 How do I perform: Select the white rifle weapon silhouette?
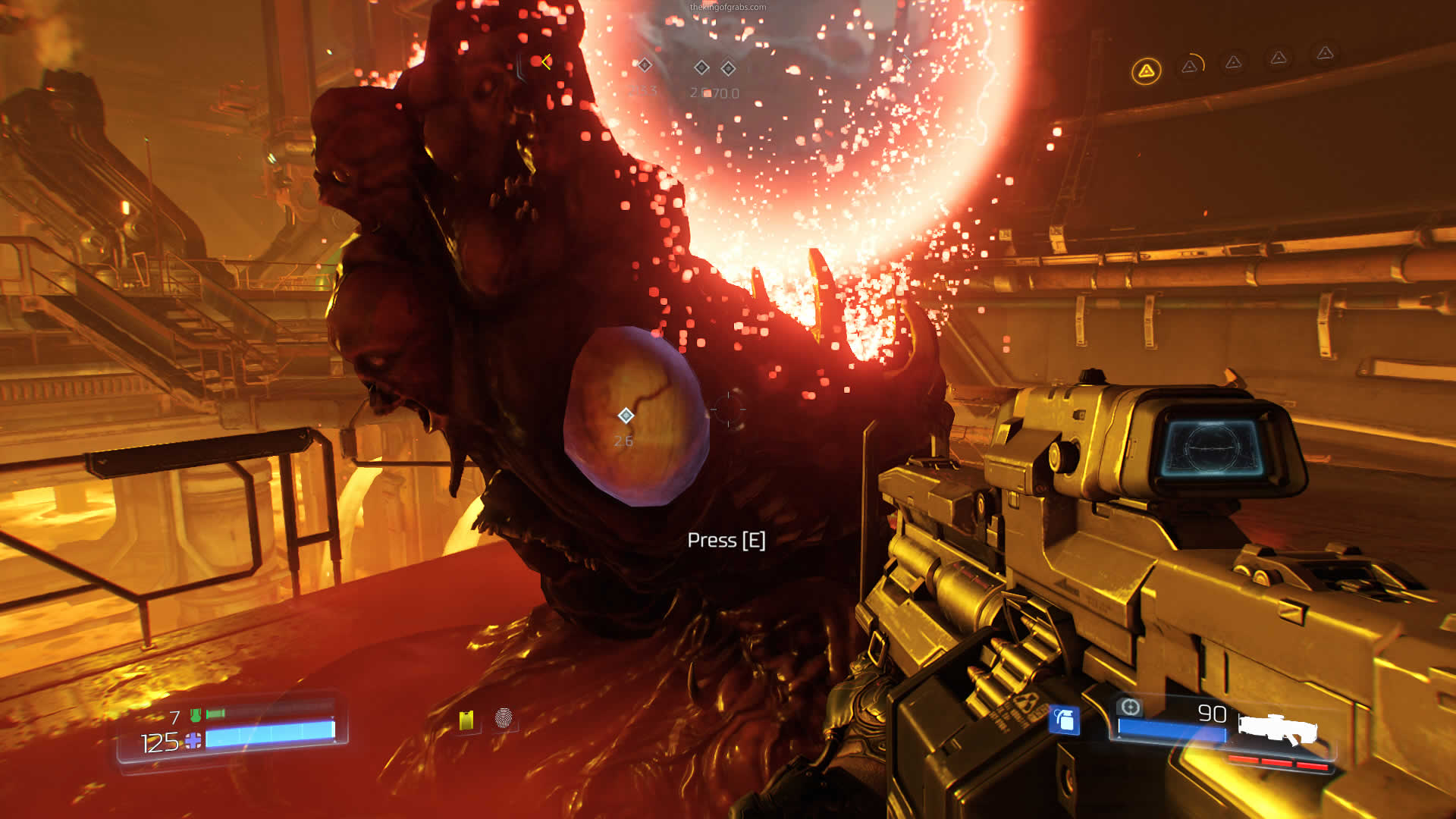1278,728
